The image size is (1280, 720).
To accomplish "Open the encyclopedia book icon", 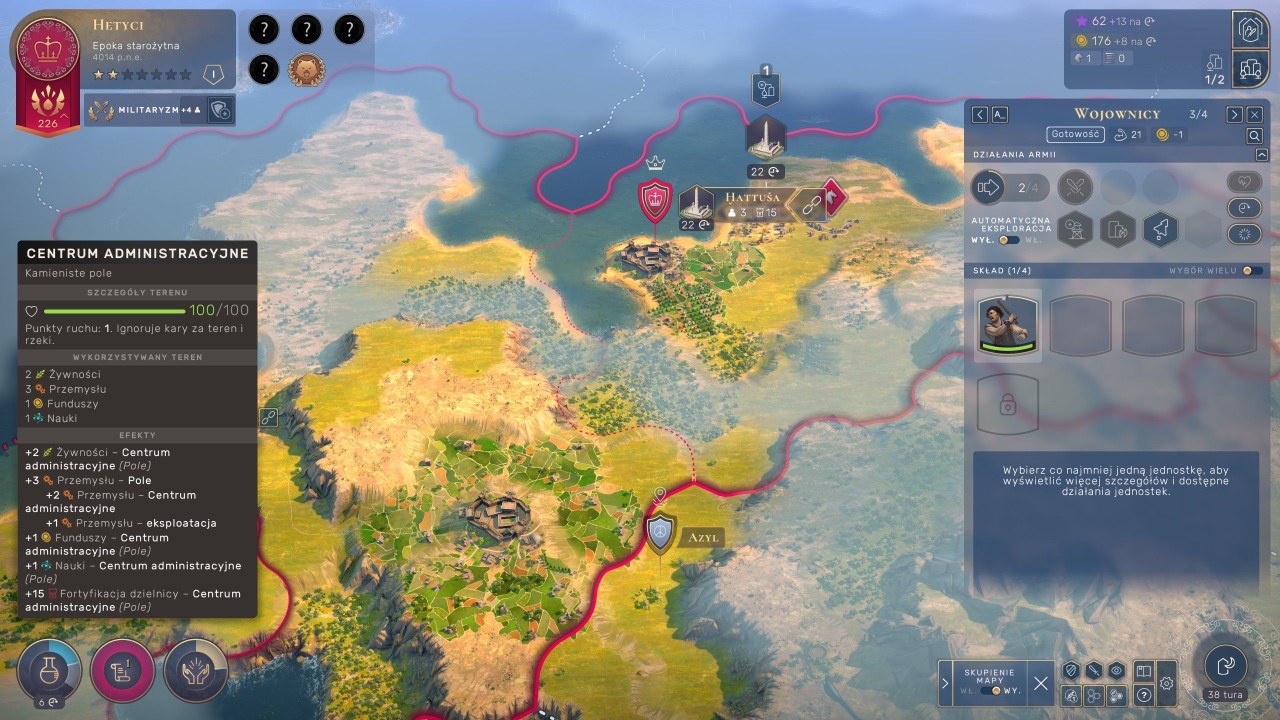I will tap(1144, 671).
